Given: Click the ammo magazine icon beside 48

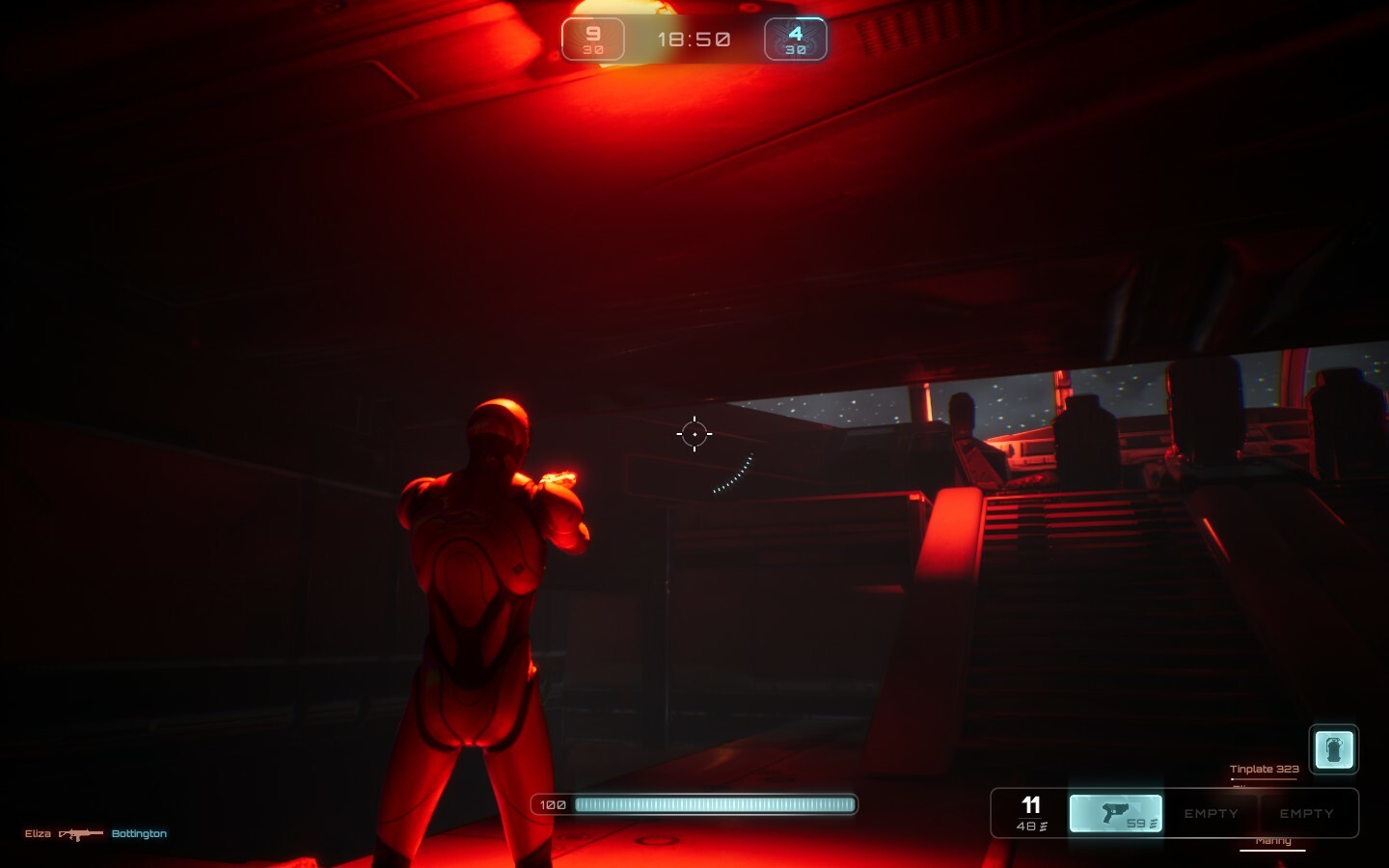Looking at the screenshot, I should (1042, 825).
